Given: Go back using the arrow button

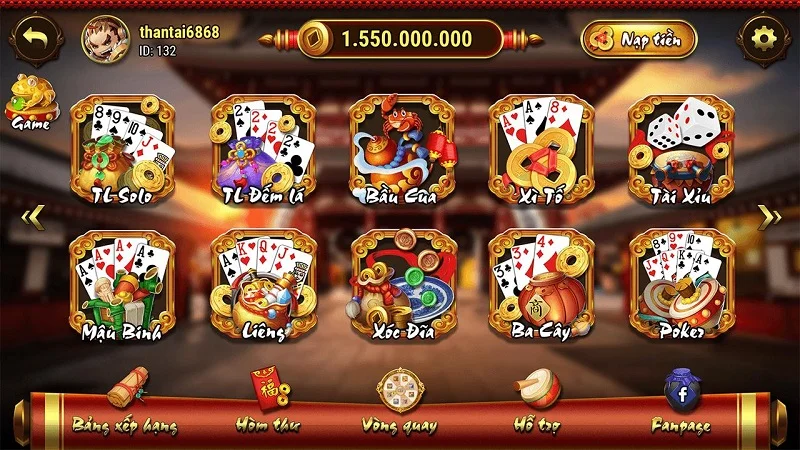Looking at the screenshot, I should pos(37,39).
